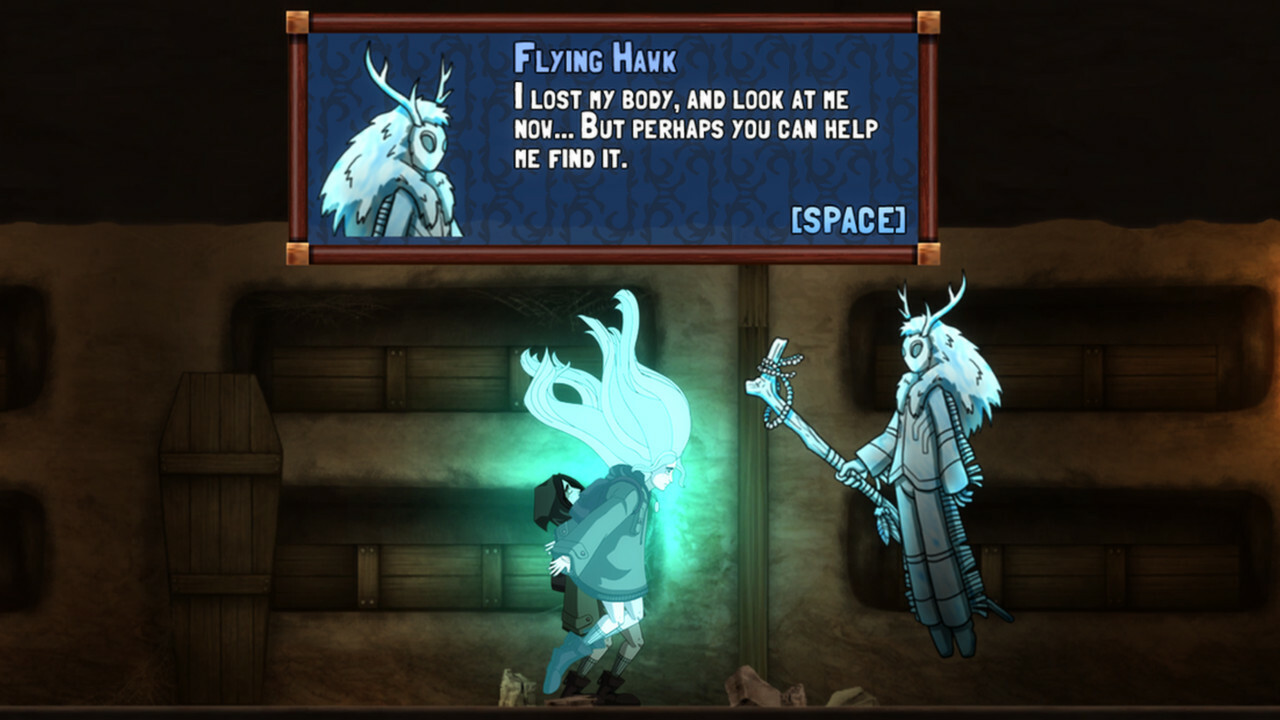Viewport: 1280px width, 720px height.
Task: Click the top-left corner bracket of the dialog frame
Action: point(298,22)
